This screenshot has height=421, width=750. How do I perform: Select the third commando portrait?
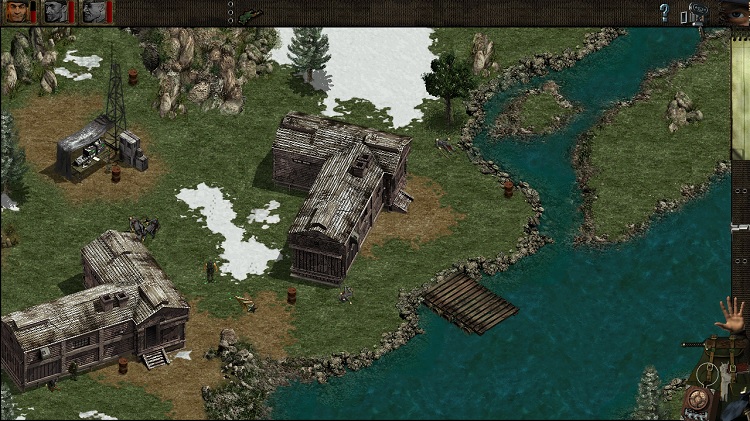(94, 12)
